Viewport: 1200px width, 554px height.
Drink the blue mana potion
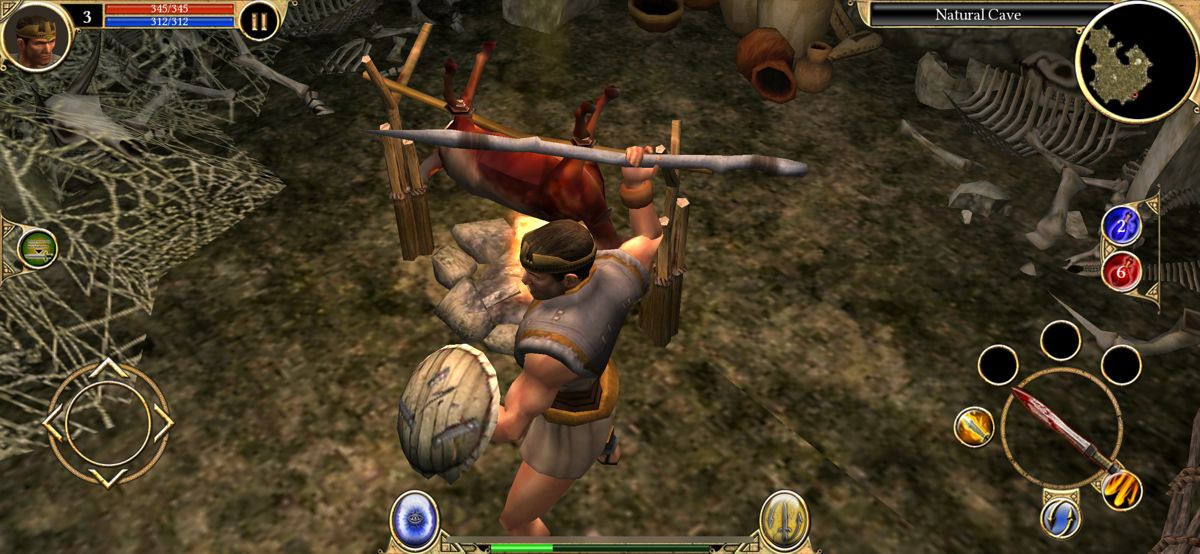[1121, 226]
